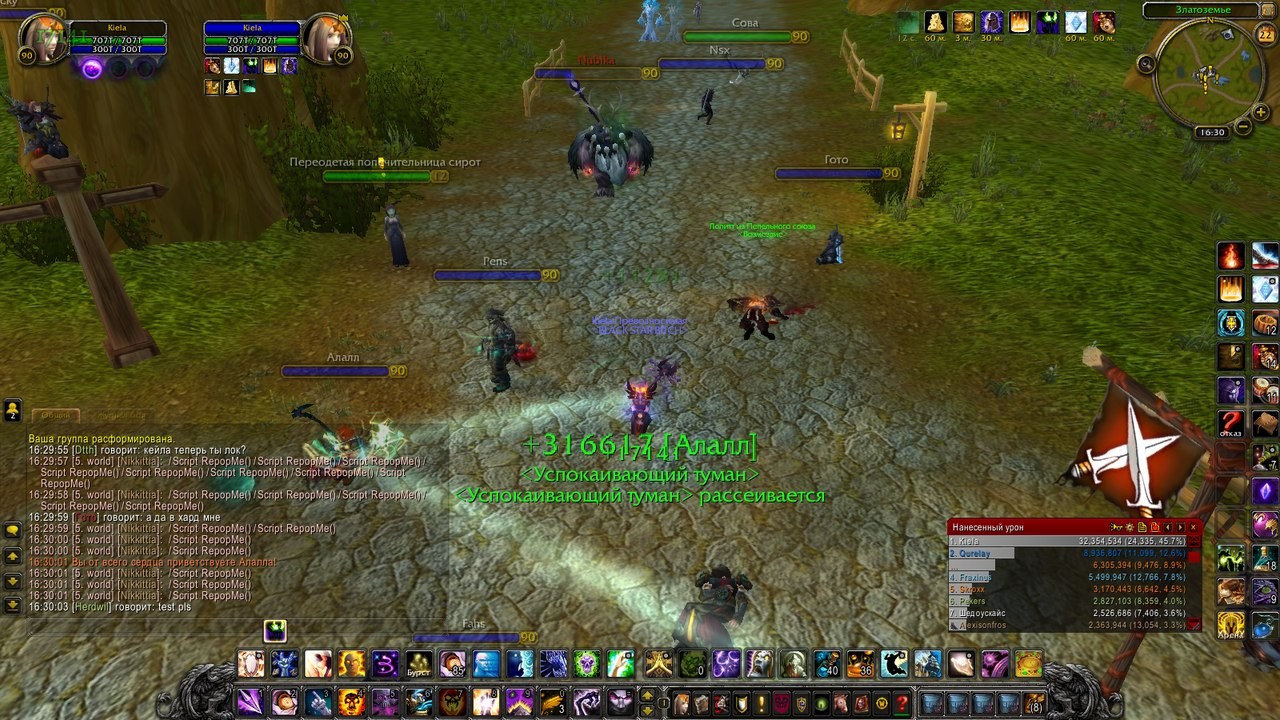This screenshot has height=720, width=1280.
Task: Zoom out the minimap with minus button
Action: (x=1243, y=127)
